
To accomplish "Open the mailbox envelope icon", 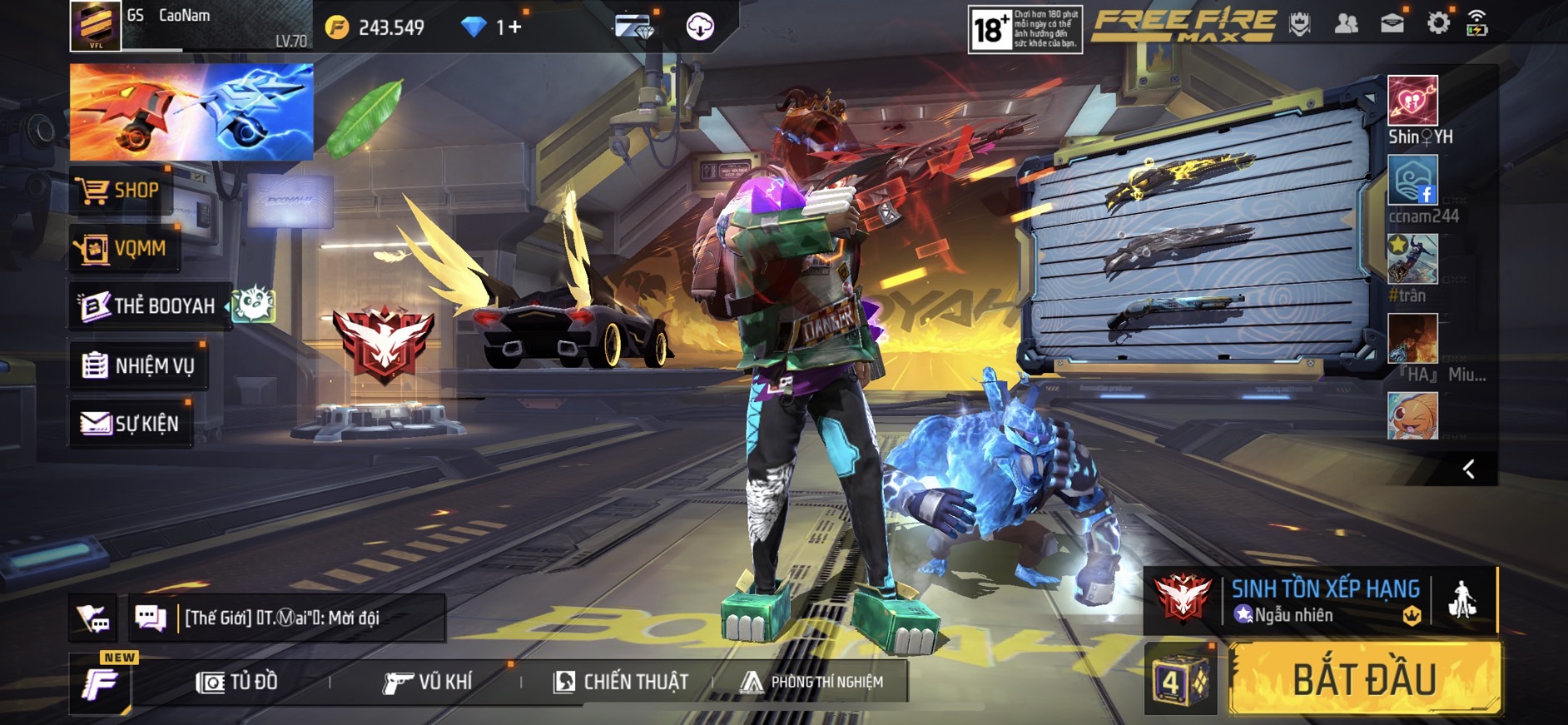I will [x=1392, y=24].
